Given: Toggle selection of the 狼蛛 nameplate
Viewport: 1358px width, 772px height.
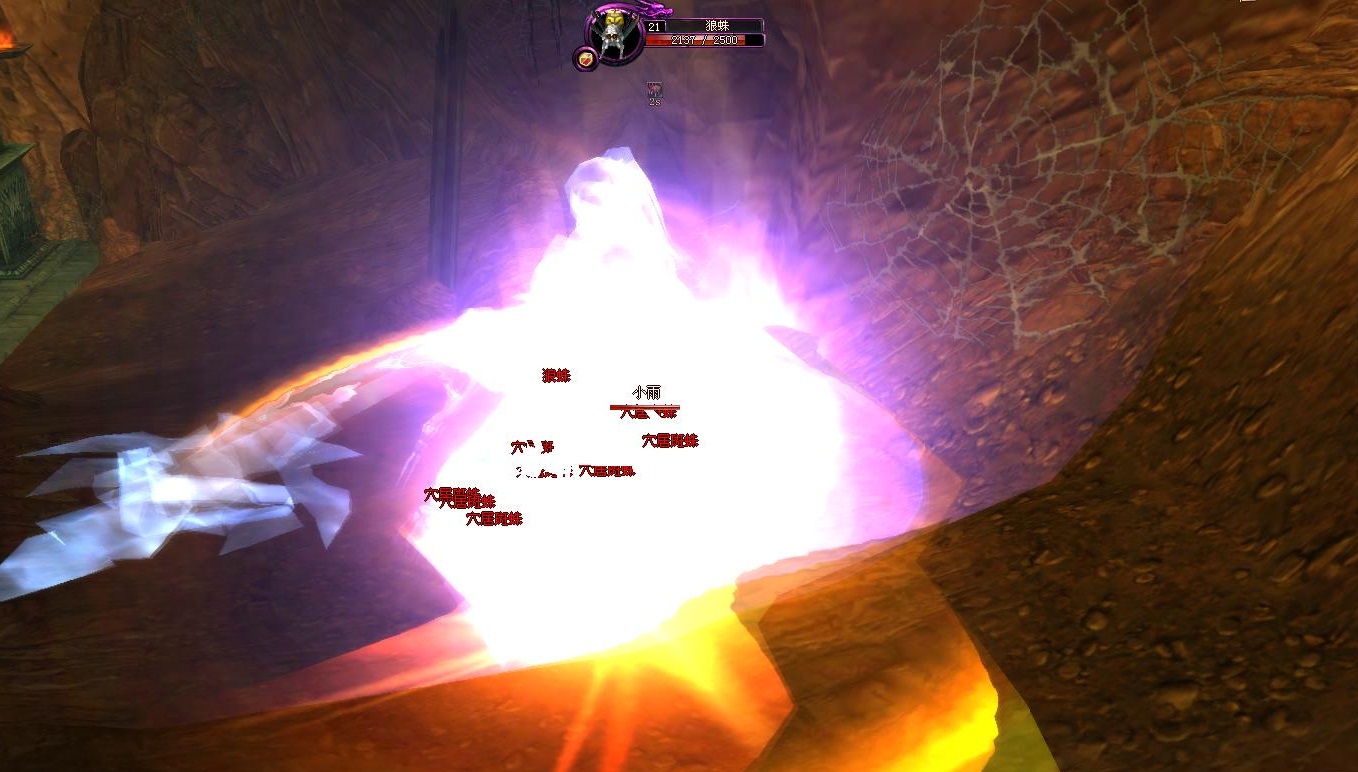Looking at the screenshot, I should [556, 375].
